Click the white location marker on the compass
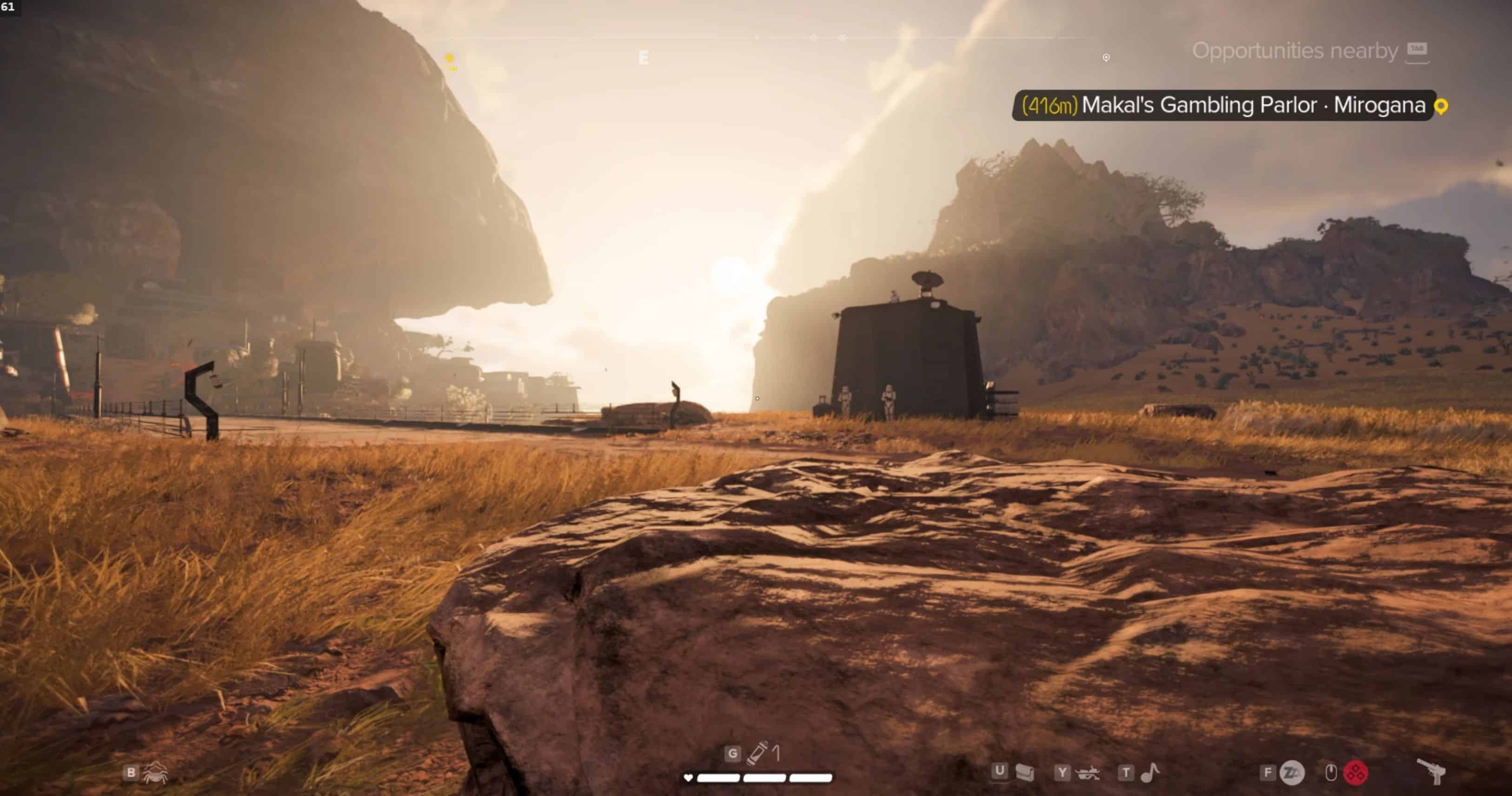This screenshot has height=796, width=1512. coord(1106,58)
